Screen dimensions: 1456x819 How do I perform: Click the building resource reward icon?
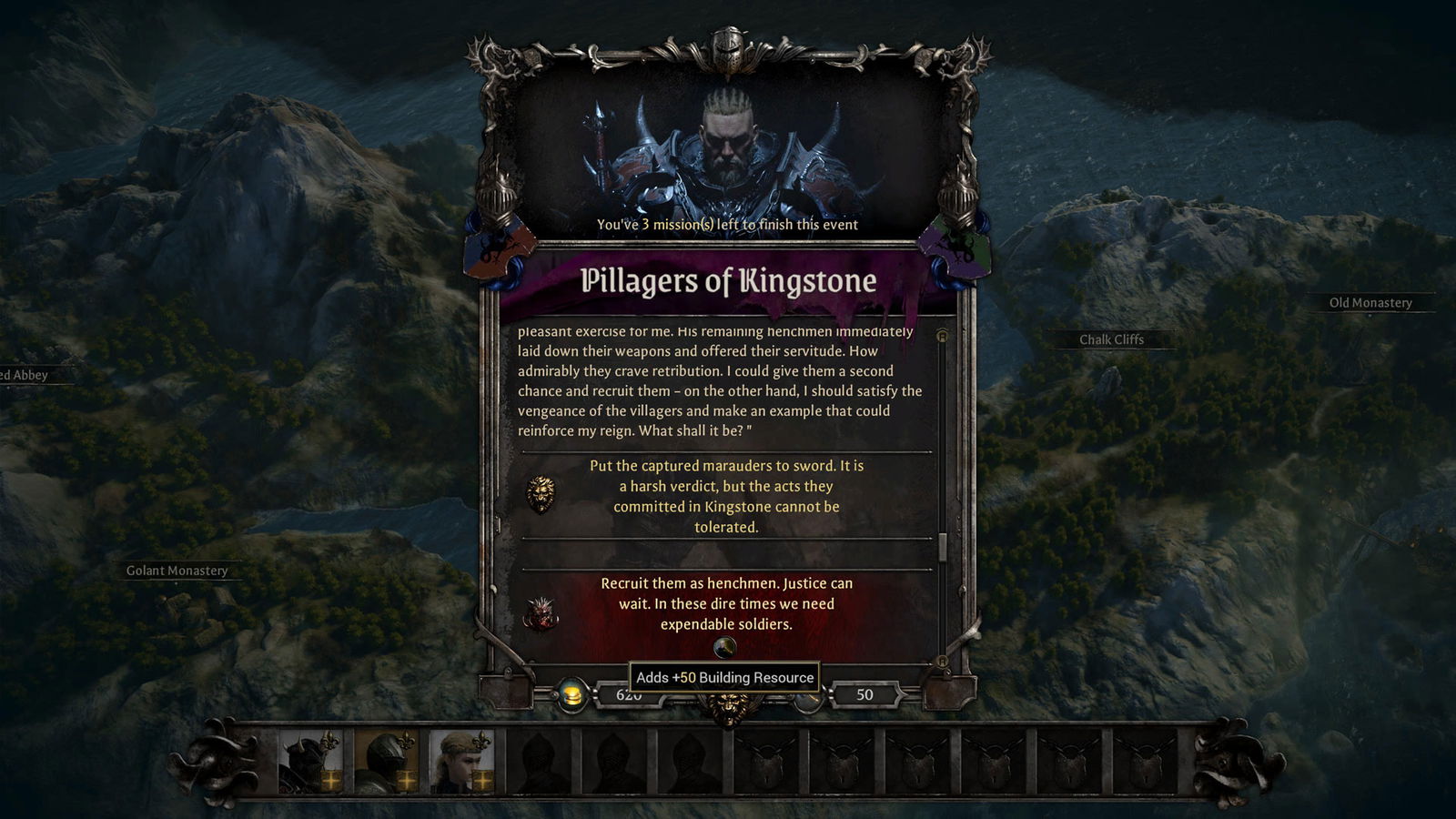tap(724, 647)
